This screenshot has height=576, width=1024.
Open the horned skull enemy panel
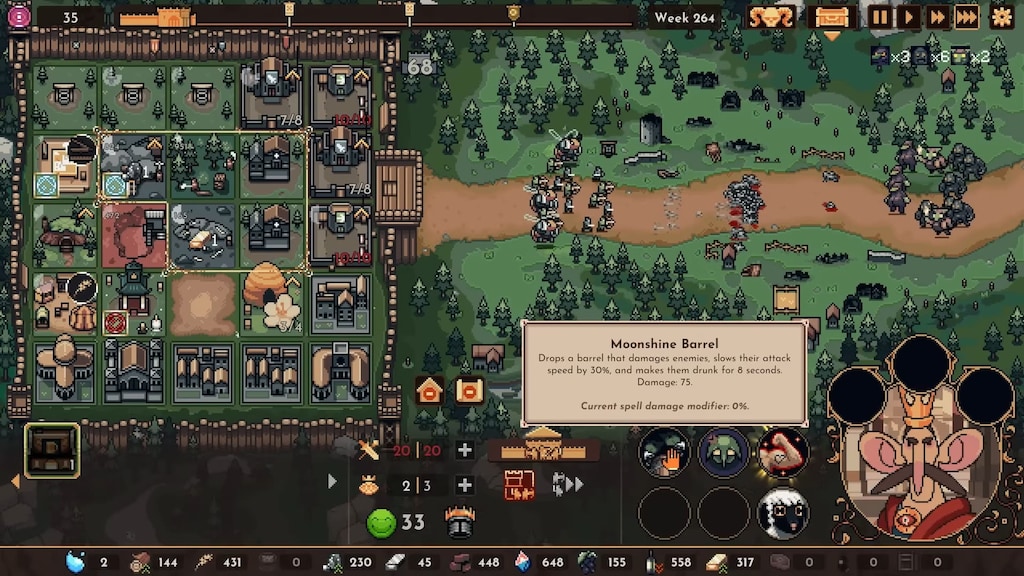click(771, 17)
